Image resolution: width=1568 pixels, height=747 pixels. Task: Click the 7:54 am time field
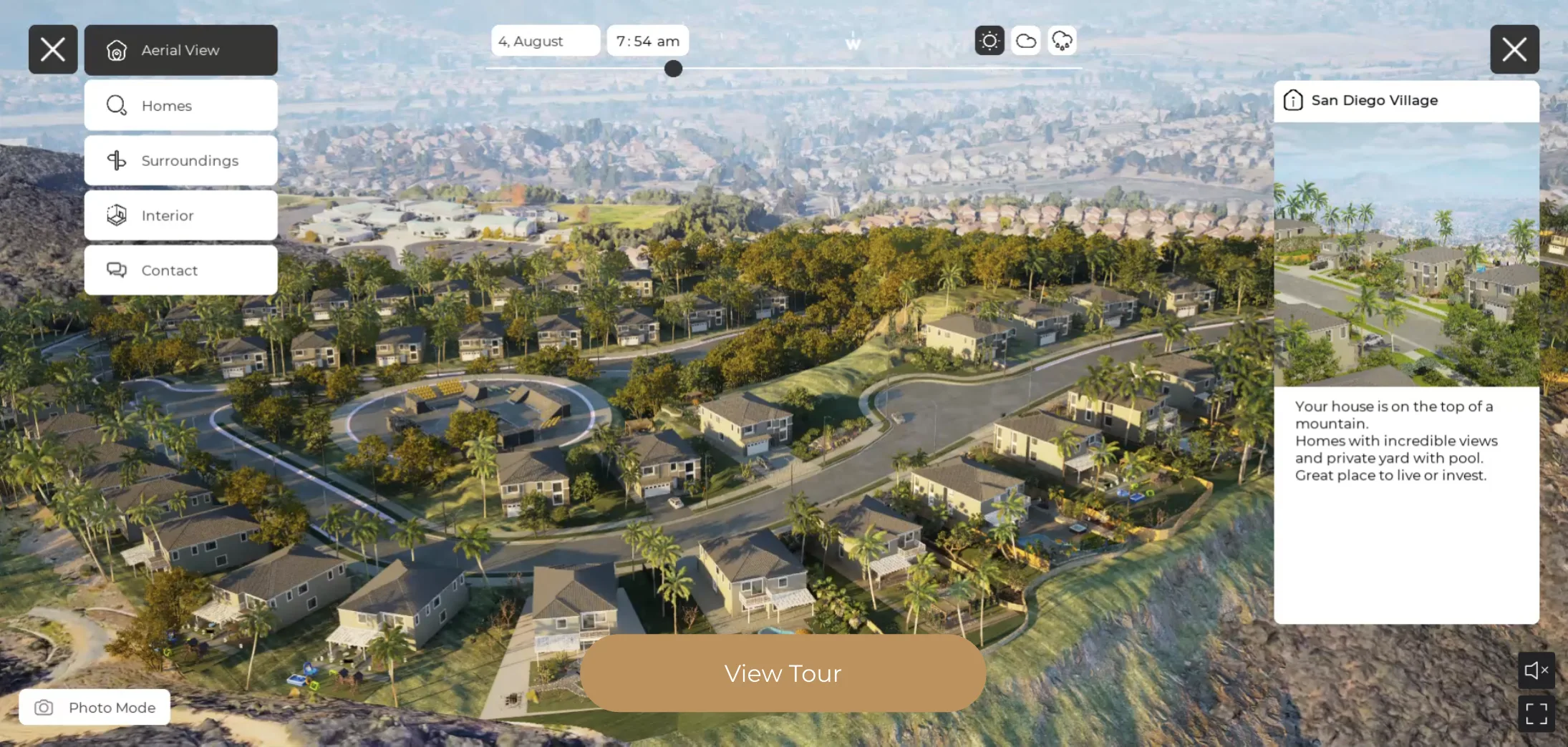pos(647,41)
